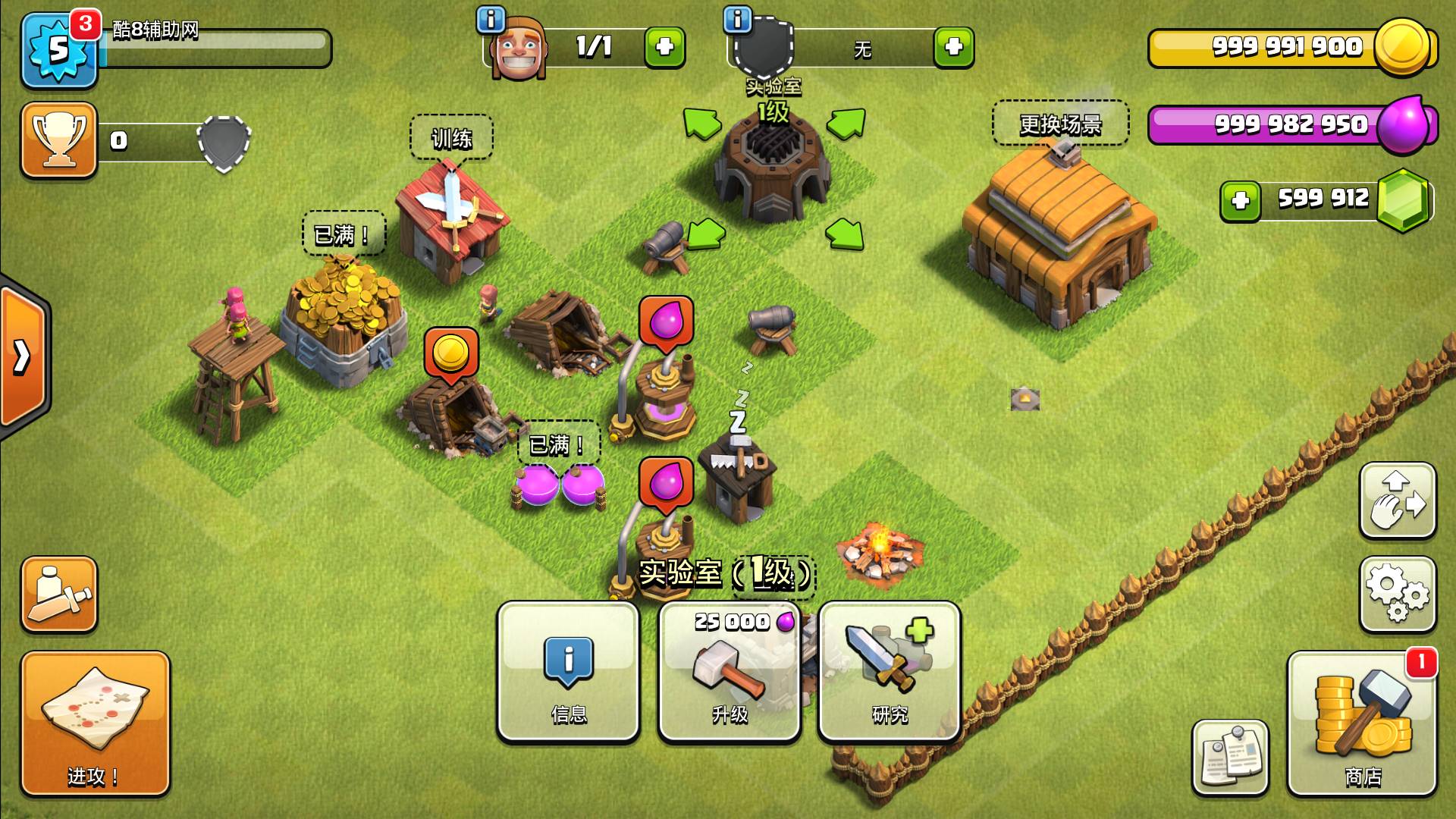Upgrade the laboratory with the 升级 button
Viewport: 1456px width, 819px height.
coord(730,671)
